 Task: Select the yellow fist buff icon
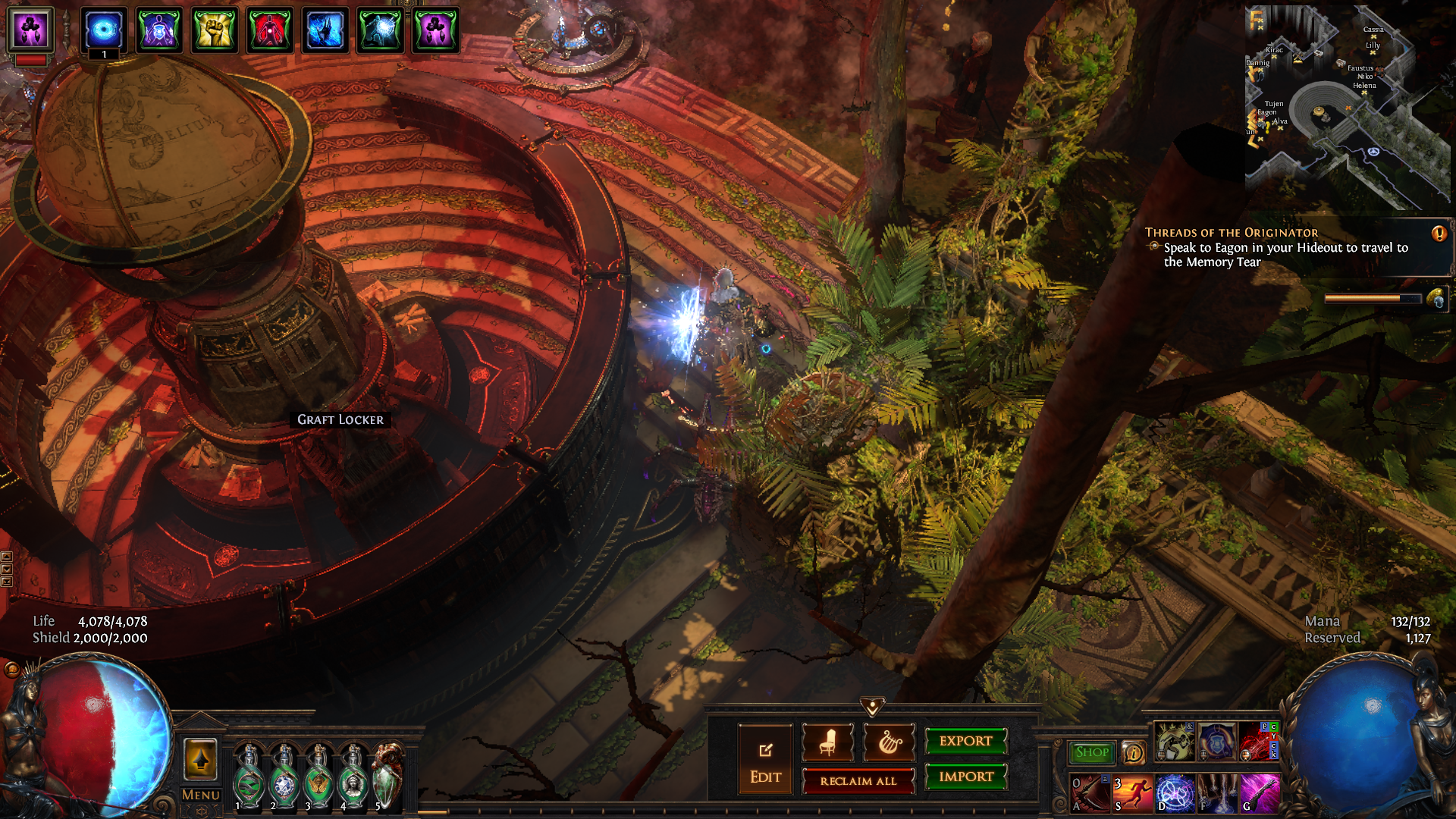tap(214, 30)
